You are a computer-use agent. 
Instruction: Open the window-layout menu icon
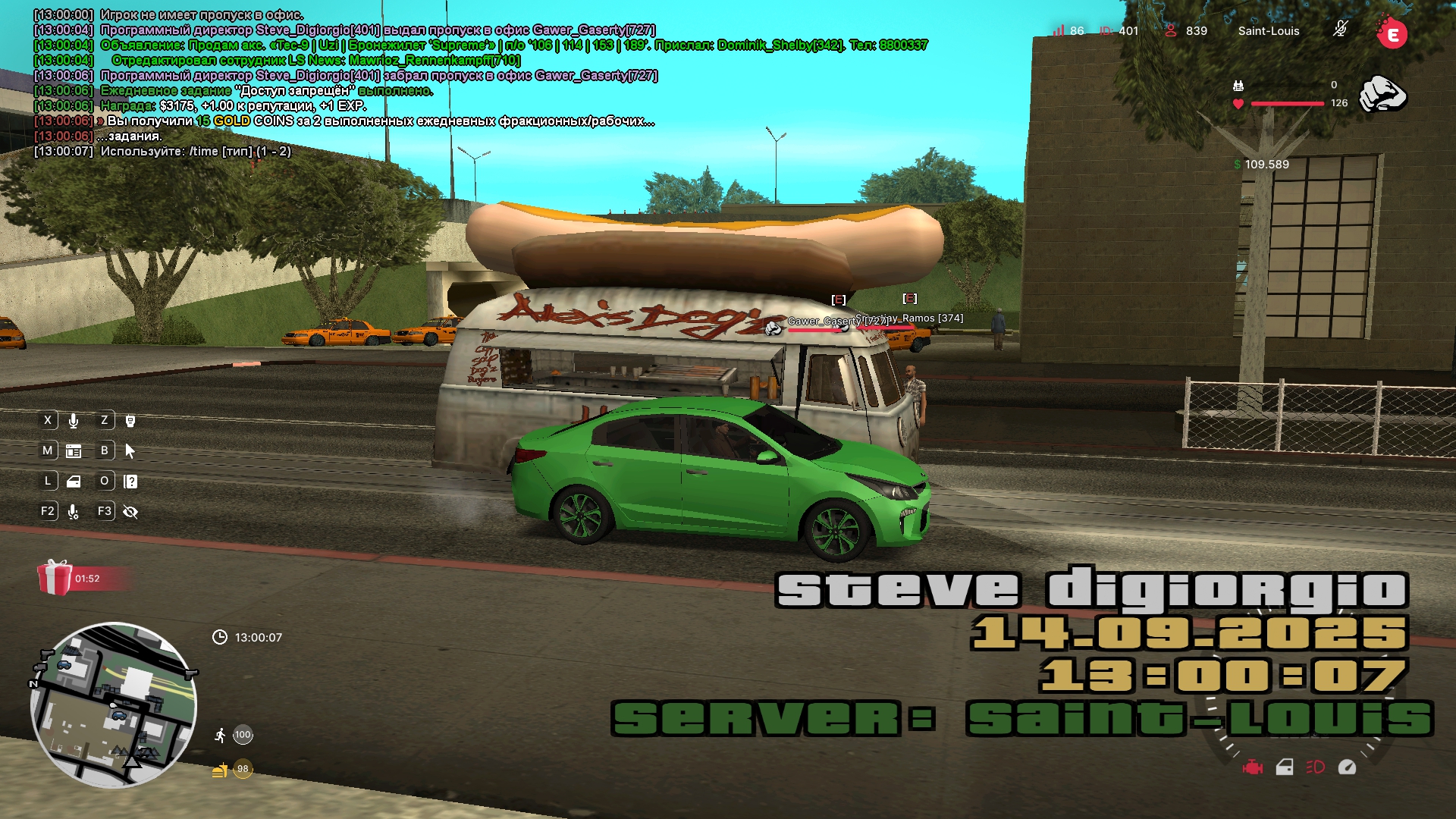pos(74,451)
